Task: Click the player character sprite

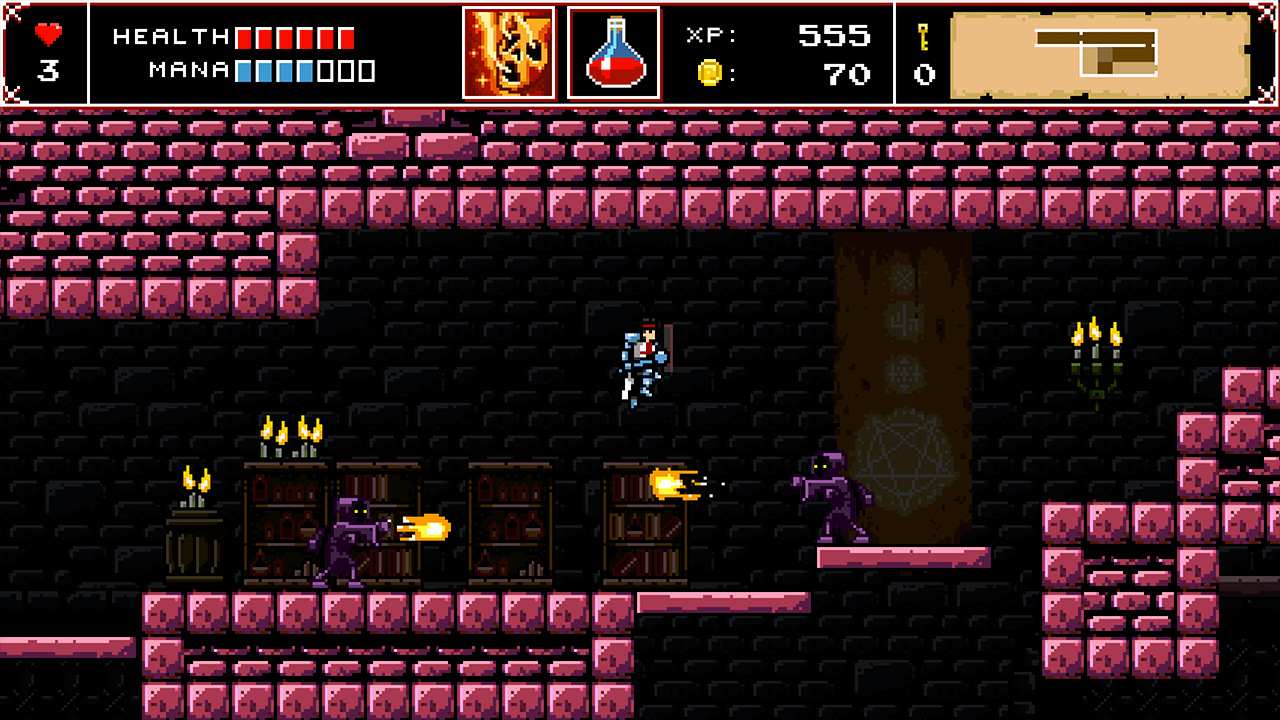Action: pyautogui.click(x=644, y=365)
